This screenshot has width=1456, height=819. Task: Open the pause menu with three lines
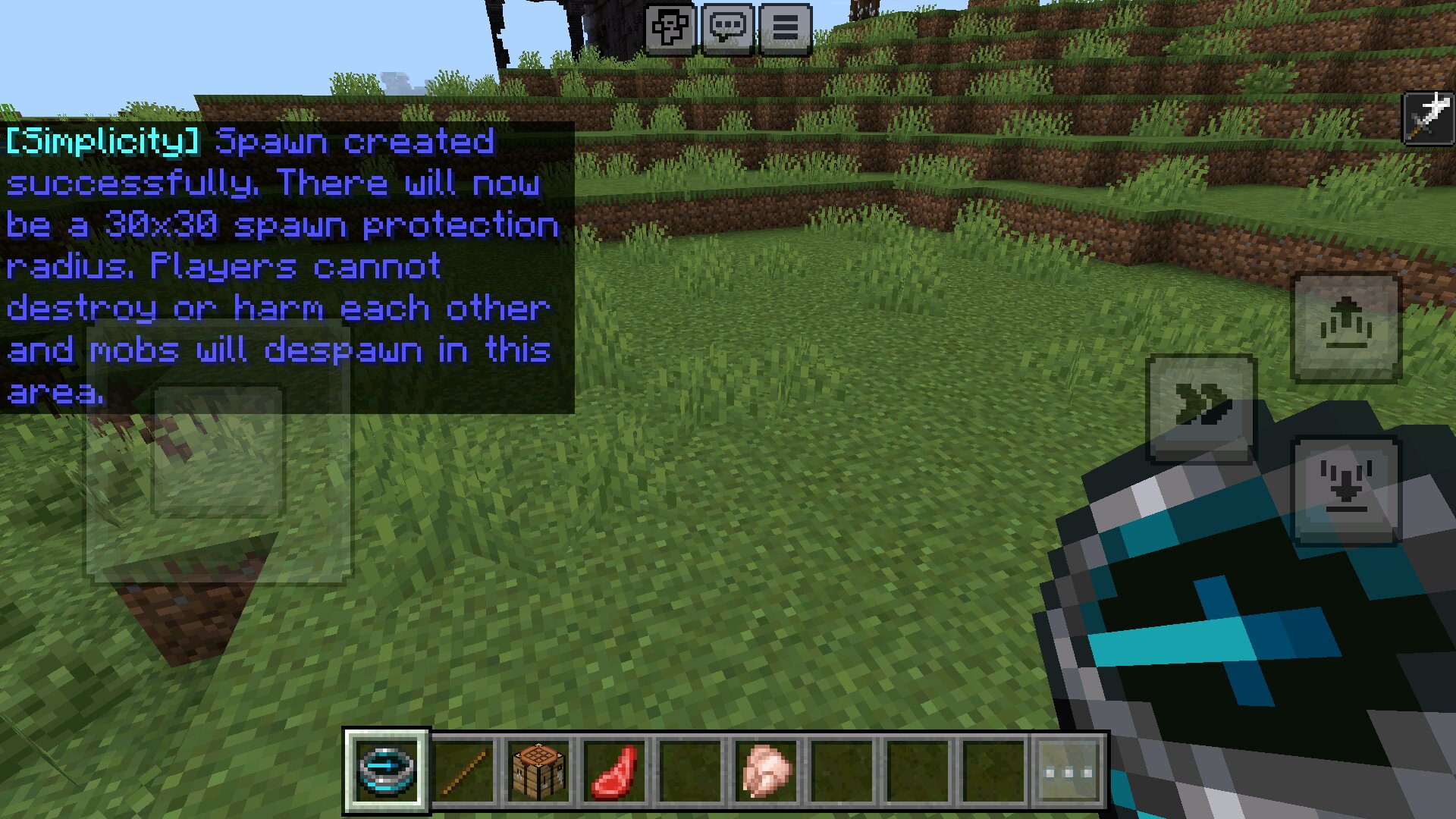pyautogui.click(x=786, y=29)
